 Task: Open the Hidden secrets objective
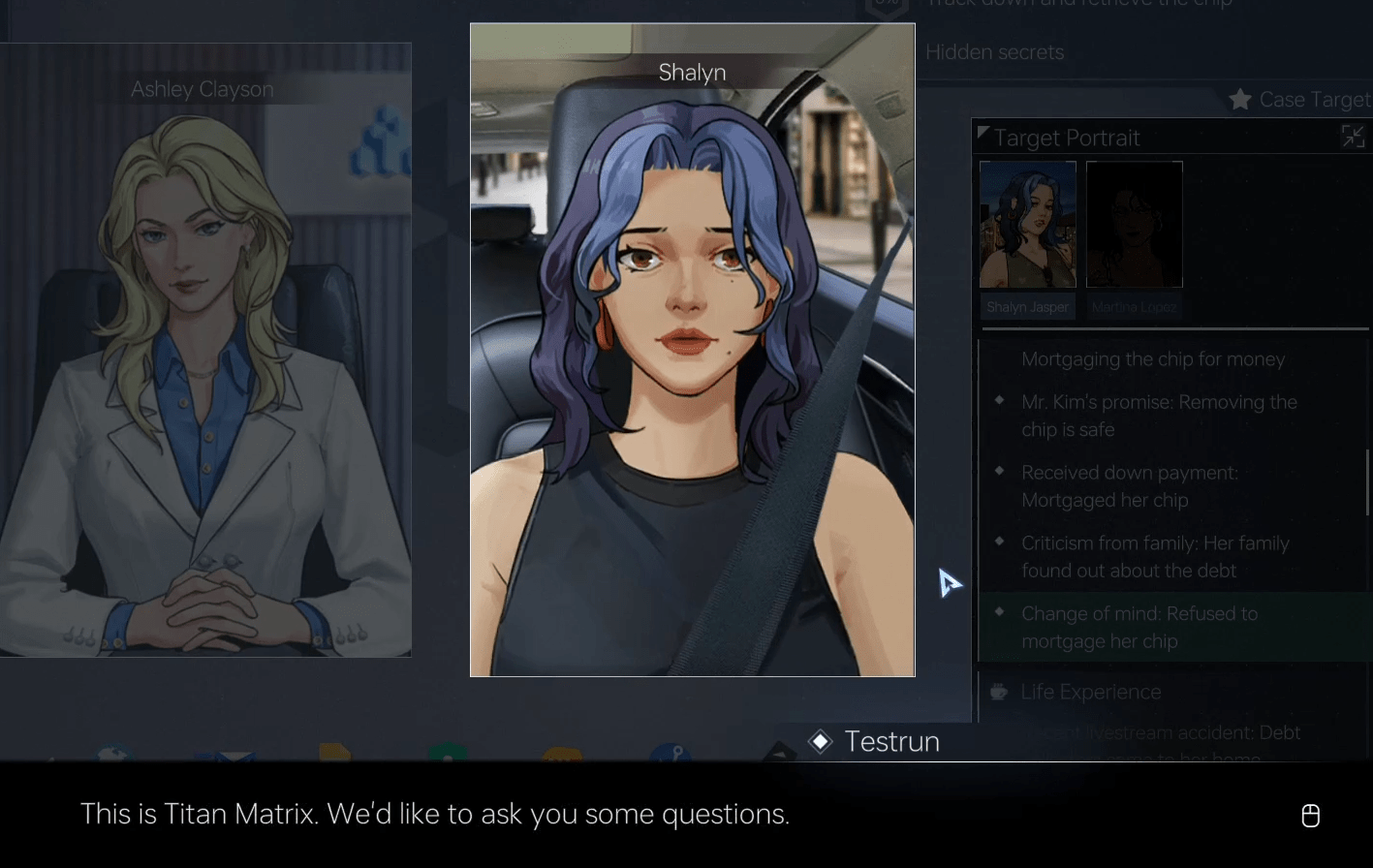[x=994, y=52]
